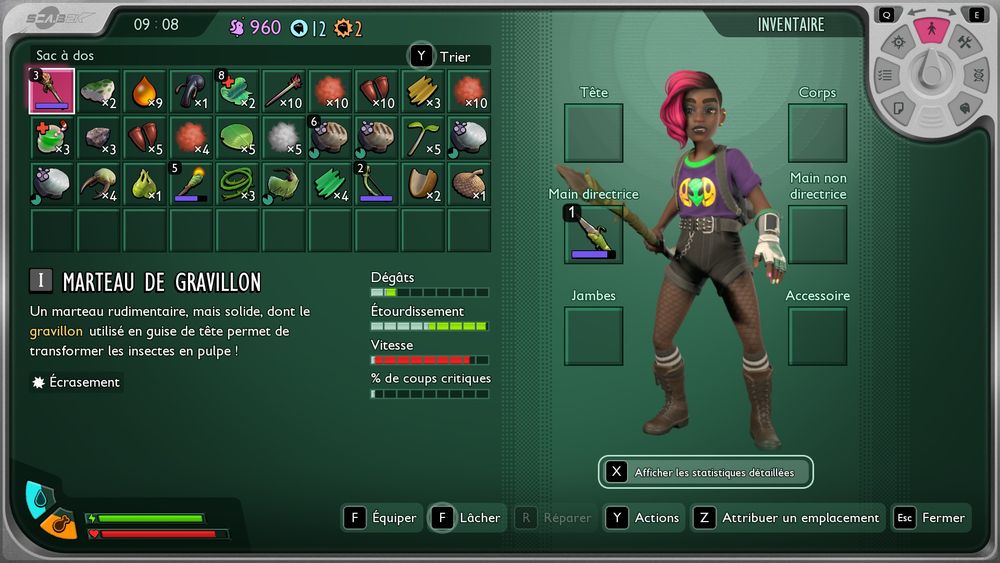Select the Marteau de gravillon backpack slot

point(52,91)
